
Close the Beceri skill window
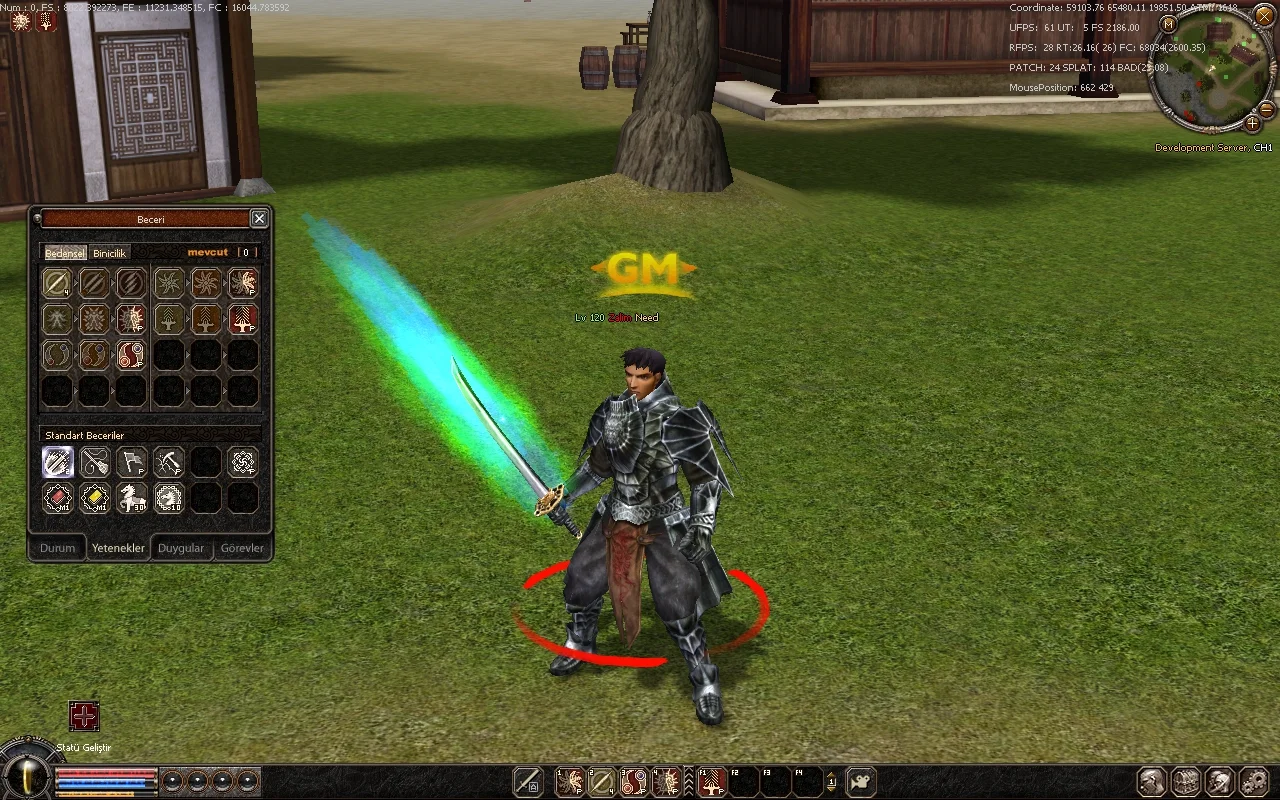(x=259, y=219)
